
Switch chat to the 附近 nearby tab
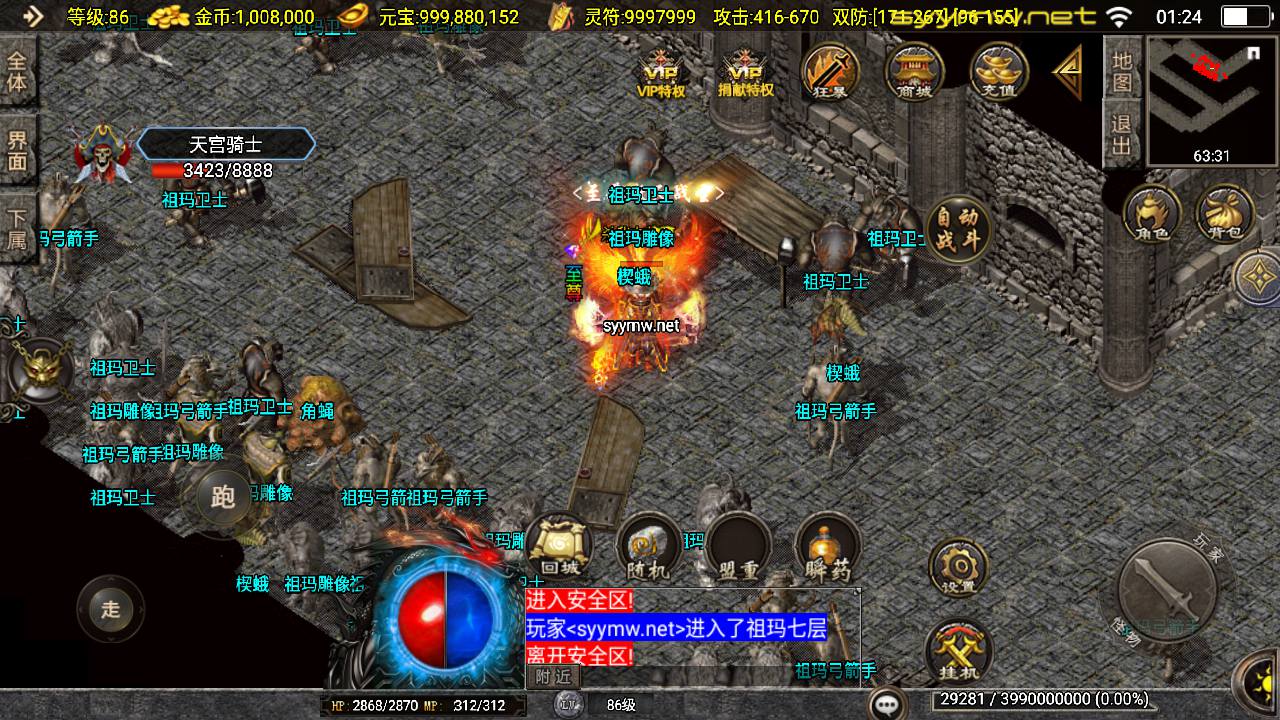coord(553,676)
